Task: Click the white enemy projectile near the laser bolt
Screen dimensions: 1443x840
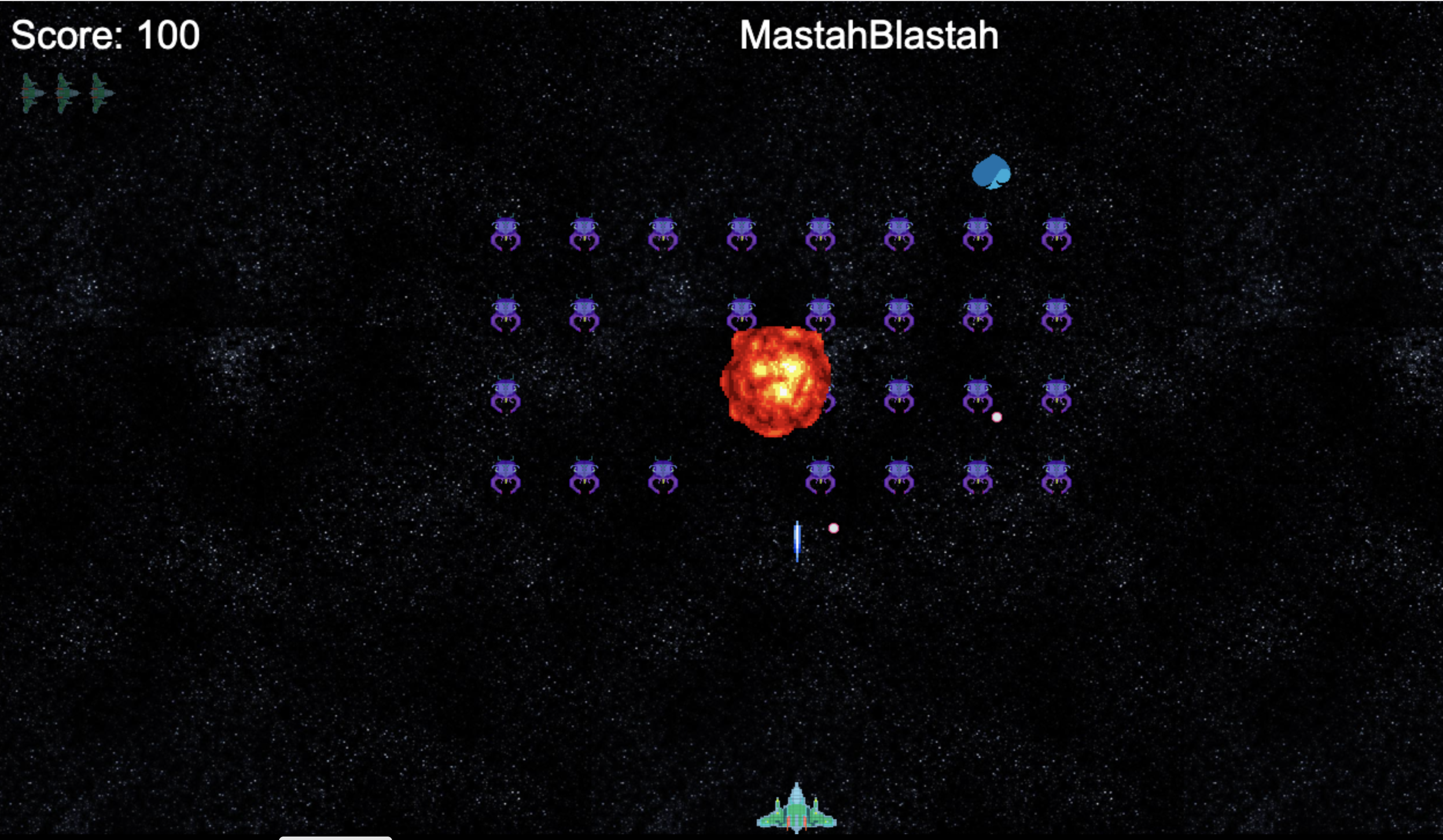Action: (x=833, y=528)
